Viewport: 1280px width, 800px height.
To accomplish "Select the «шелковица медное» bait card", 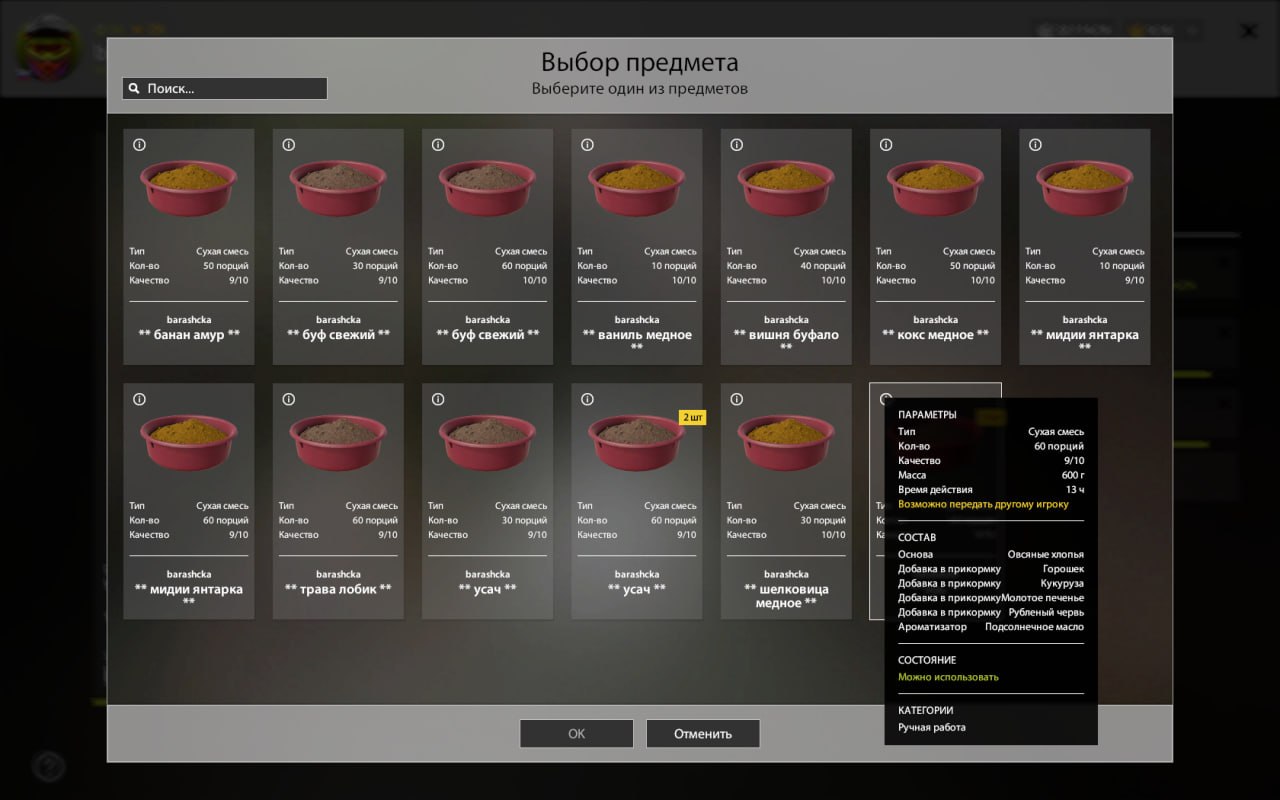I will coord(786,500).
